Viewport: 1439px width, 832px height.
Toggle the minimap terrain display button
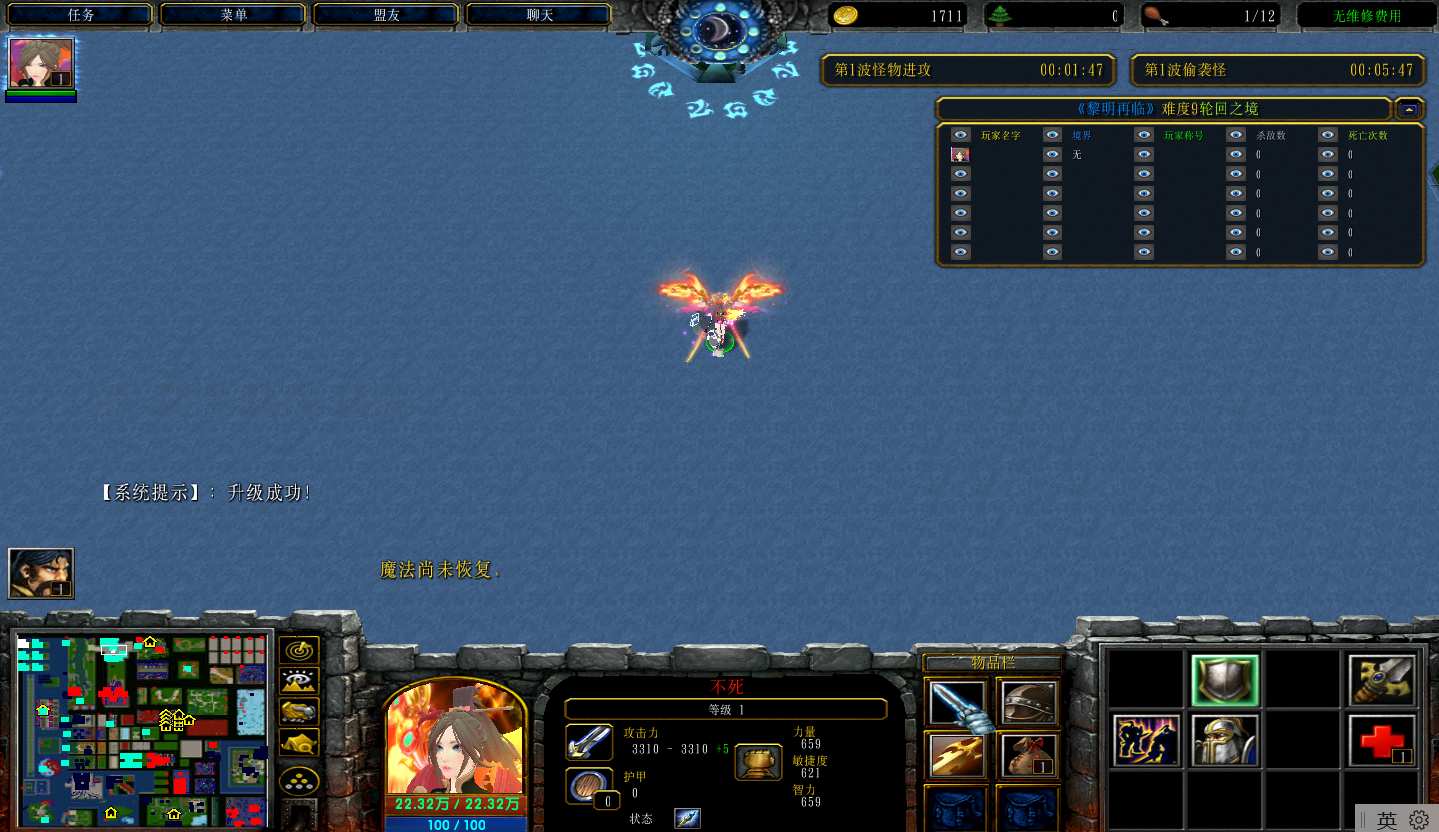click(x=299, y=681)
